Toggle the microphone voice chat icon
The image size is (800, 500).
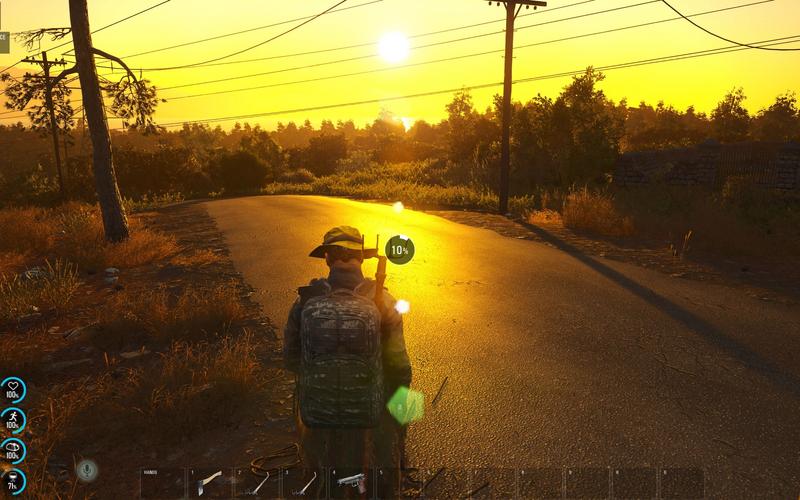click(87, 470)
